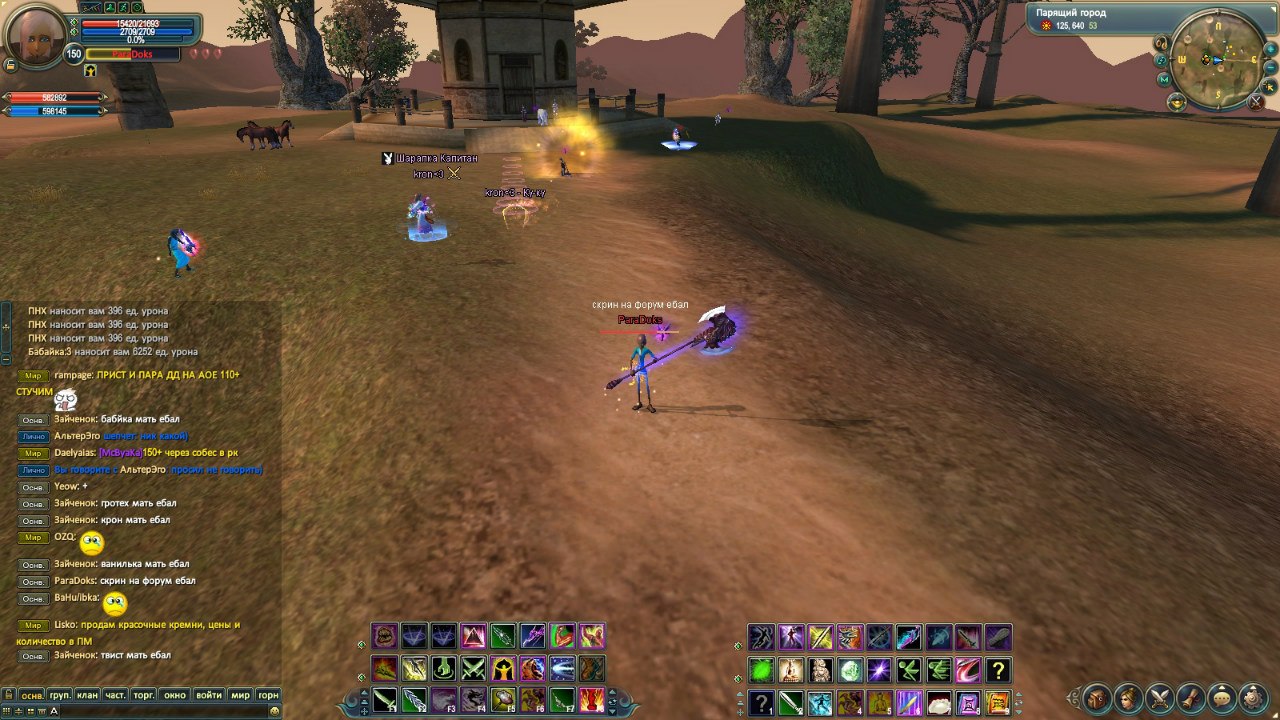Toggle the chat lock padlock icon
The height and width of the screenshot is (720, 1280).
point(8,695)
